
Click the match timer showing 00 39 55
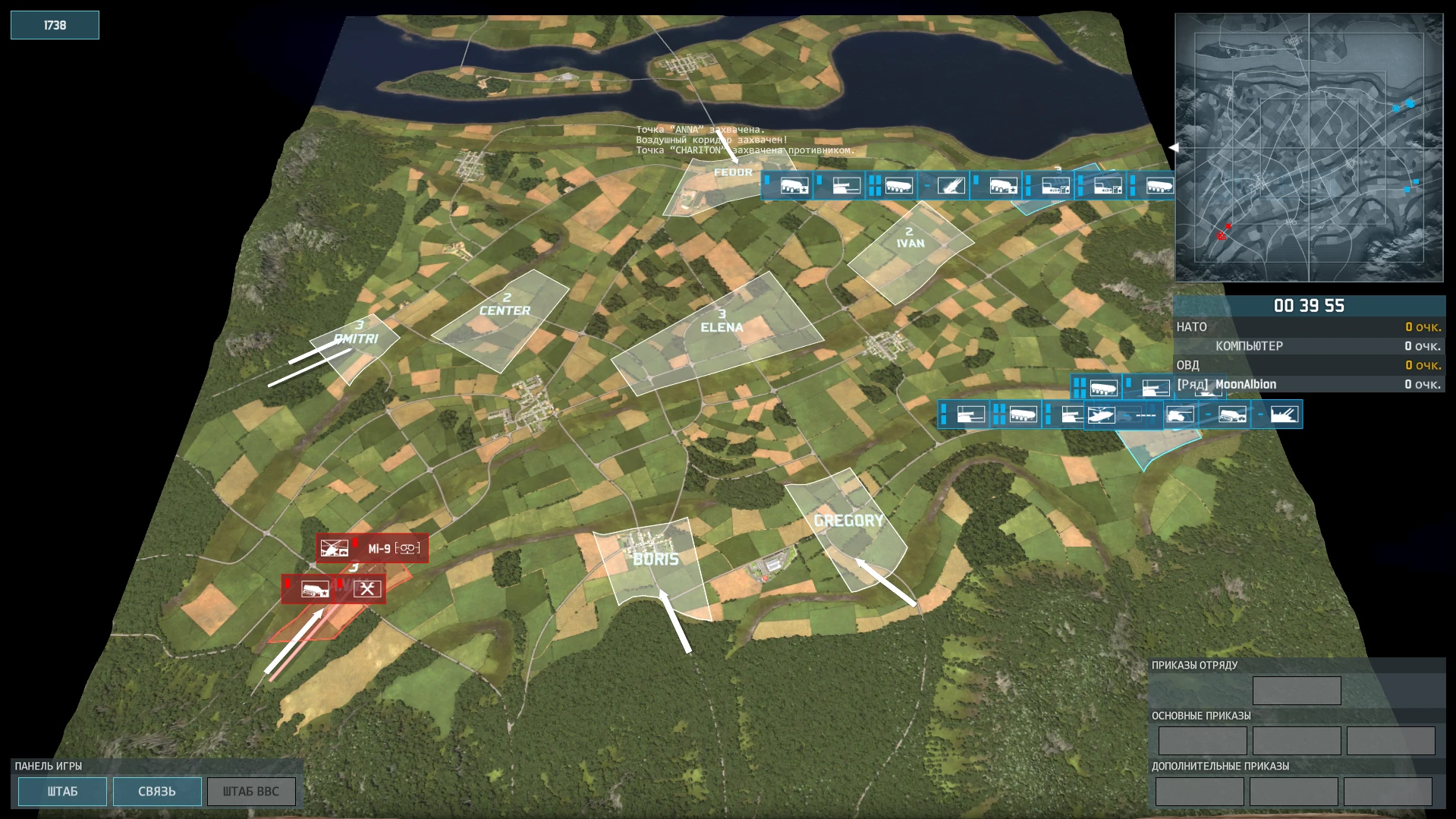1309,306
